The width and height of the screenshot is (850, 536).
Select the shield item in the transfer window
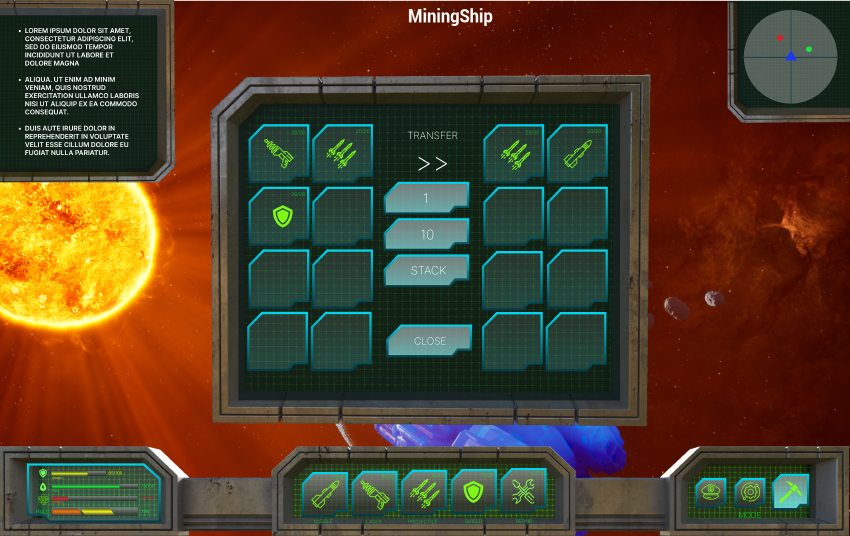(x=279, y=215)
